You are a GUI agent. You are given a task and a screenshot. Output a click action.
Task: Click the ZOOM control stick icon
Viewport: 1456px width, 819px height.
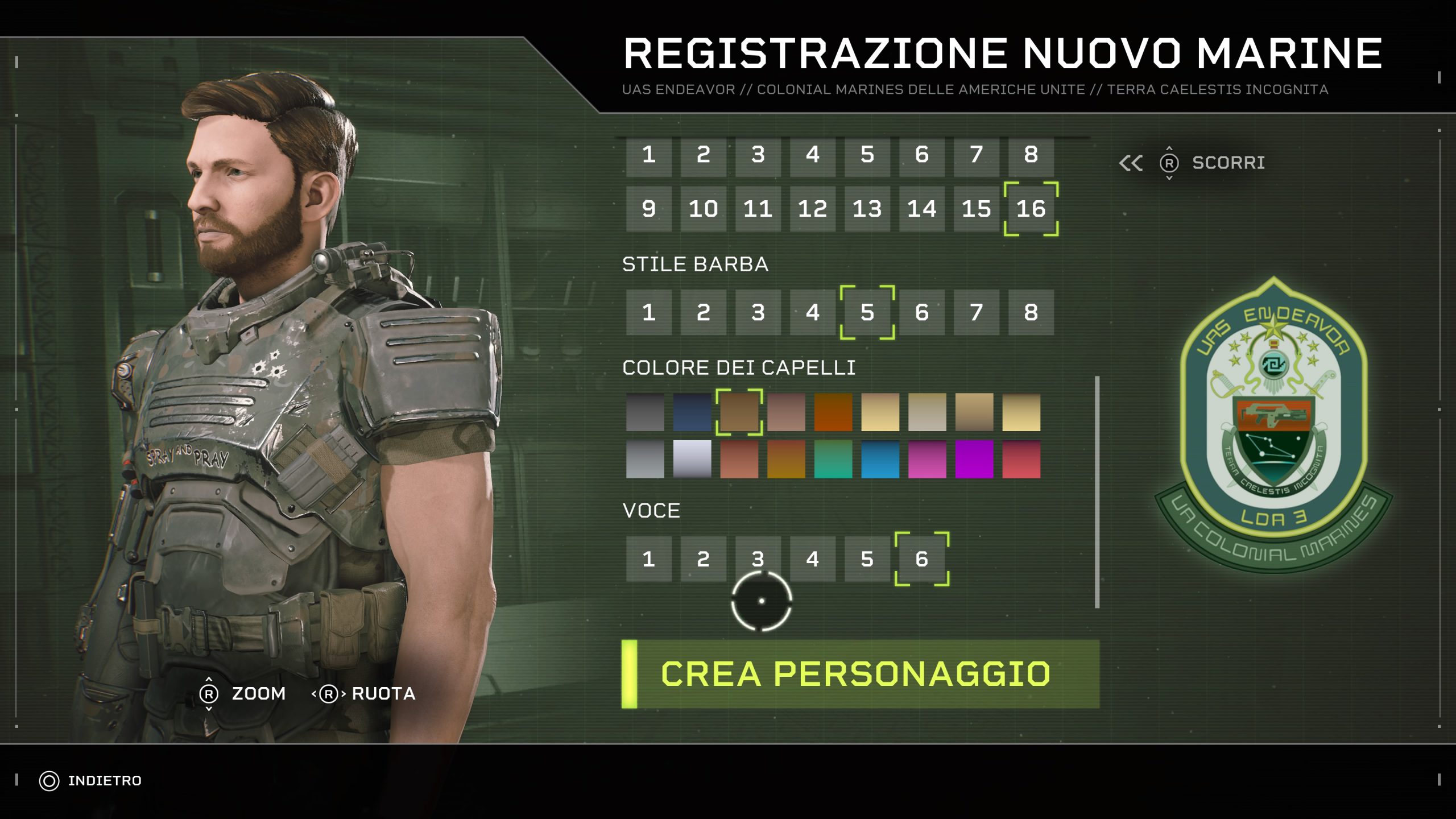(210, 693)
